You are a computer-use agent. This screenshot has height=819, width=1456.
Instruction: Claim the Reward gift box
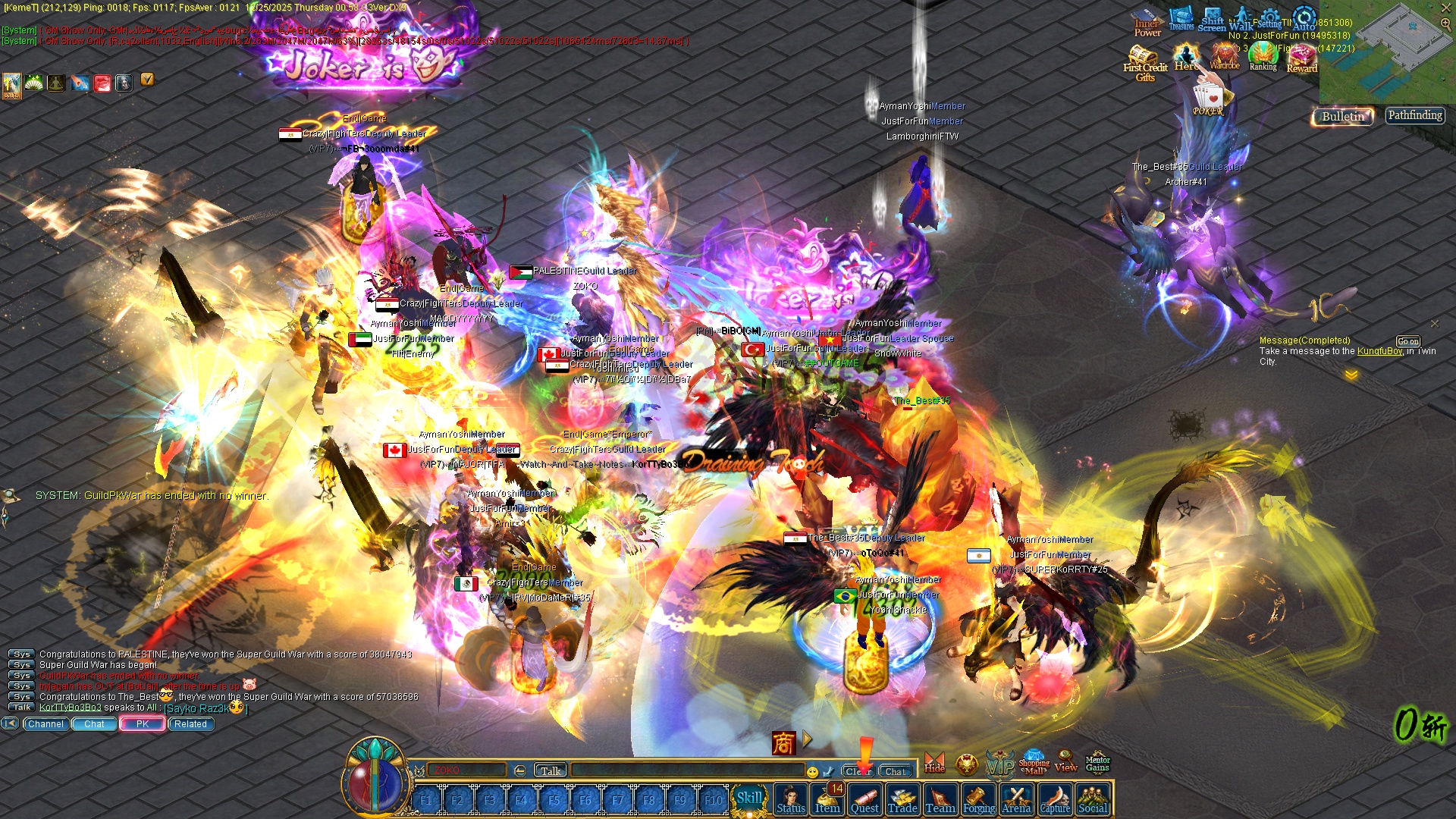1302,58
